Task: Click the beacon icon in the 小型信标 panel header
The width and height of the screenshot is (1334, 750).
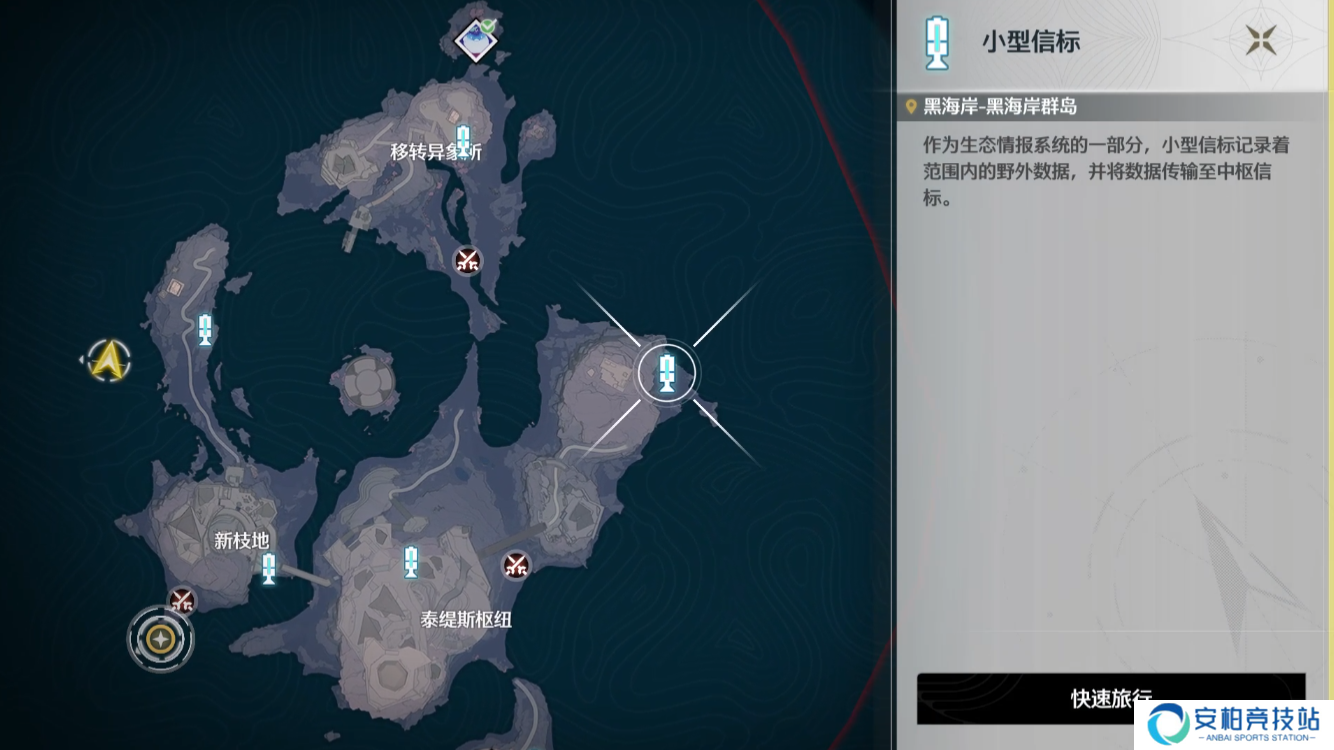Action: pos(936,42)
